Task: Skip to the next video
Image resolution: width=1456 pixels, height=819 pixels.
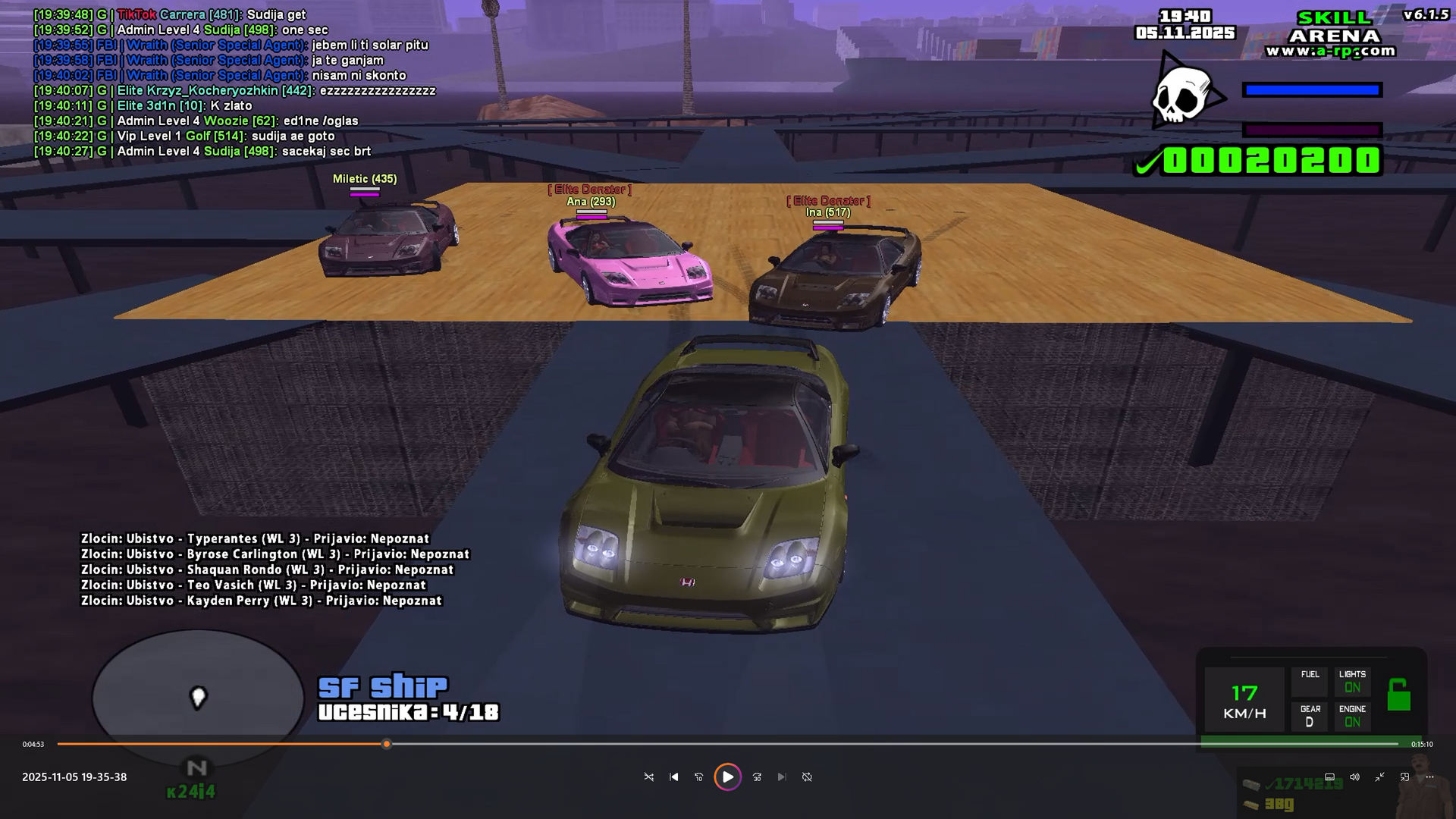Action: [782, 777]
